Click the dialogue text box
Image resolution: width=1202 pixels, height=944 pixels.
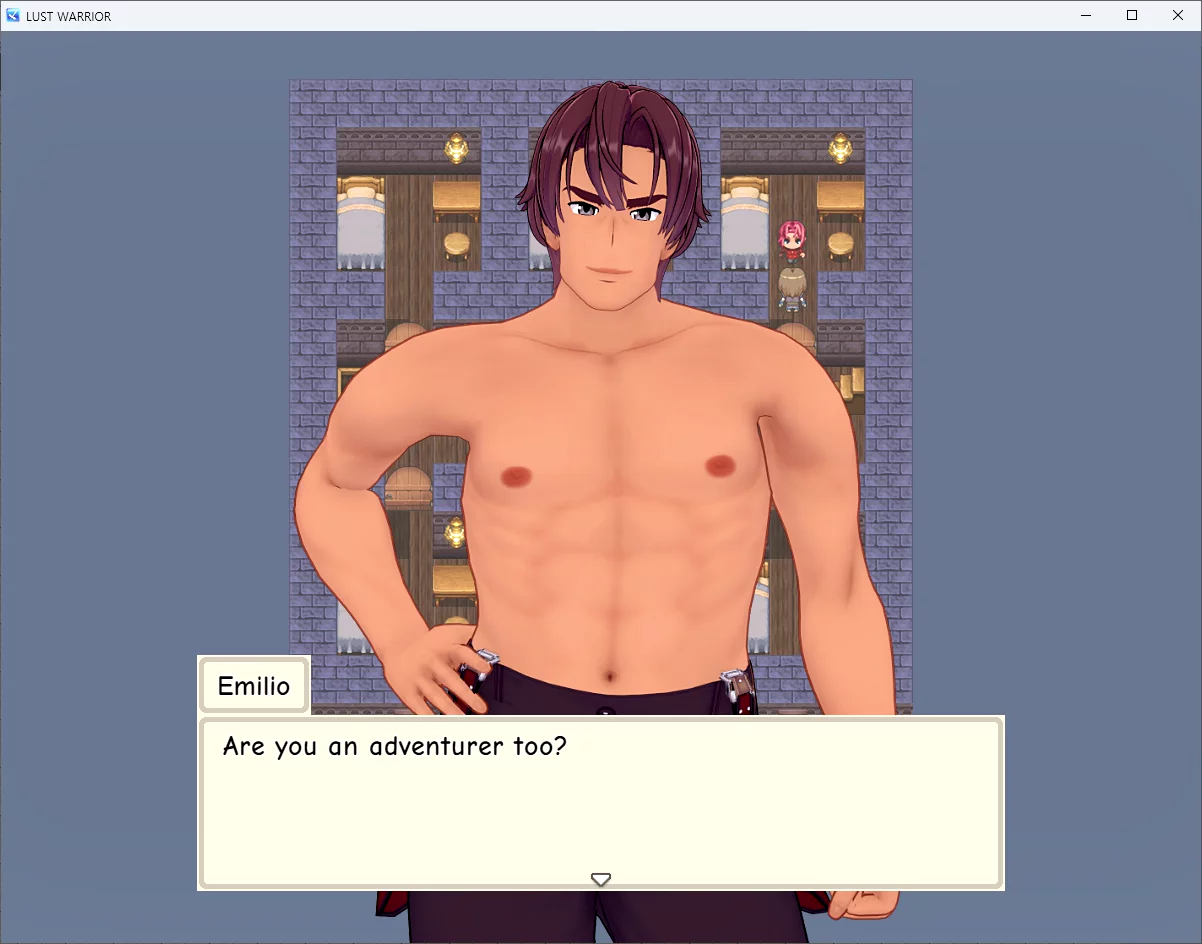point(600,802)
